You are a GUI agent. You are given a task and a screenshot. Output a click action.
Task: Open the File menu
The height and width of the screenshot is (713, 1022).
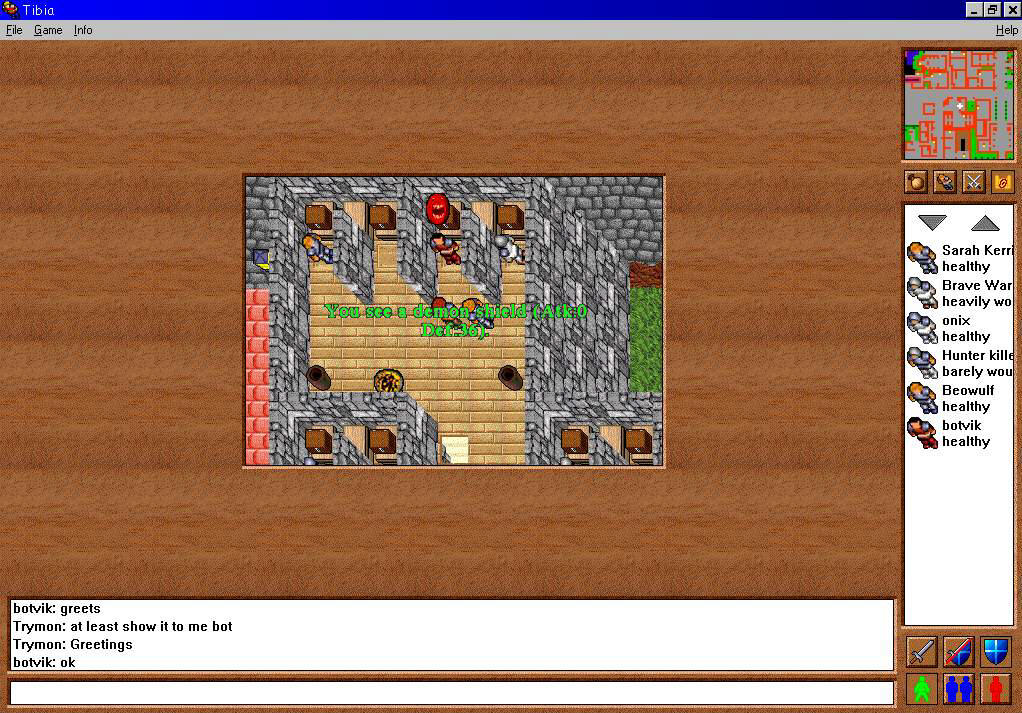pos(14,30)
